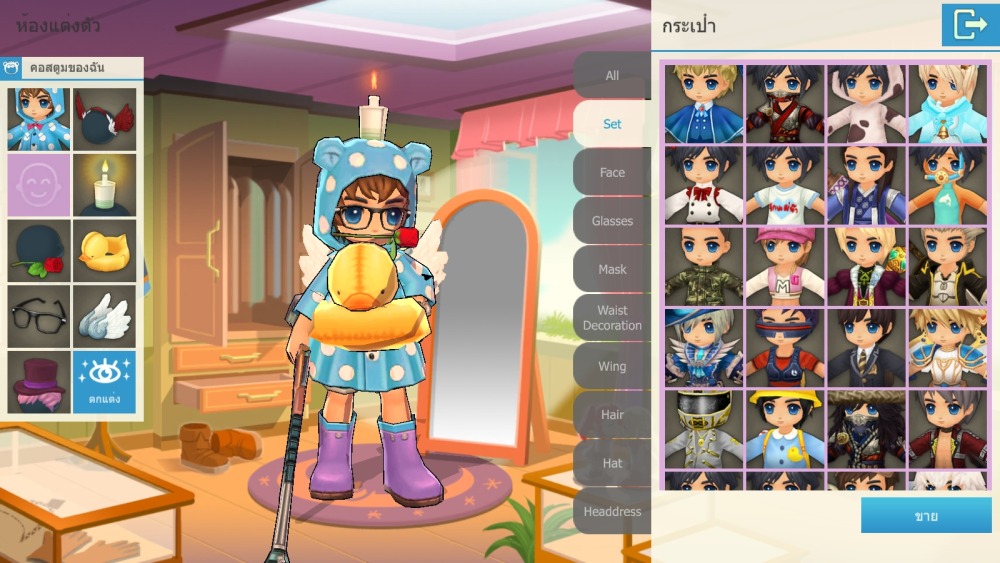The height and width of the screenshot is (563, 1000).
Task: Open the Glasses category tab
Action: [x=612, y=220]
